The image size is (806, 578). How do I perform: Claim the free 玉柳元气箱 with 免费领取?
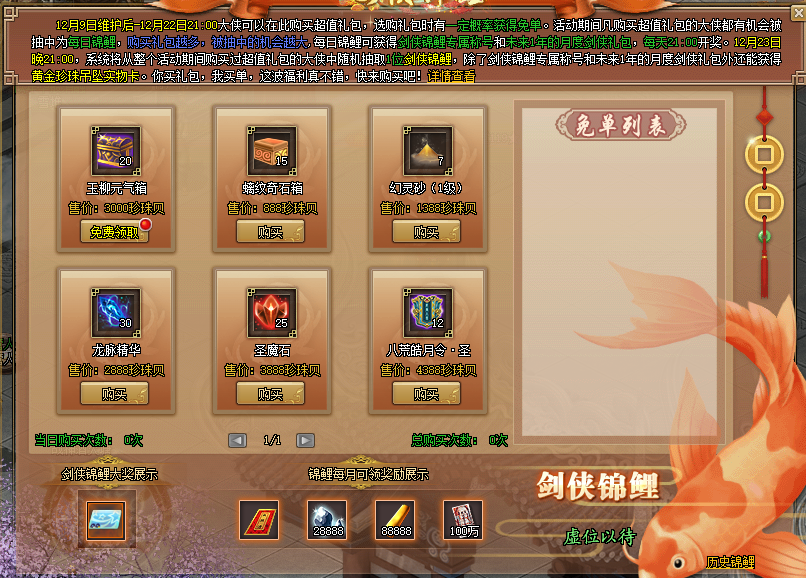(x=113, y=232)
